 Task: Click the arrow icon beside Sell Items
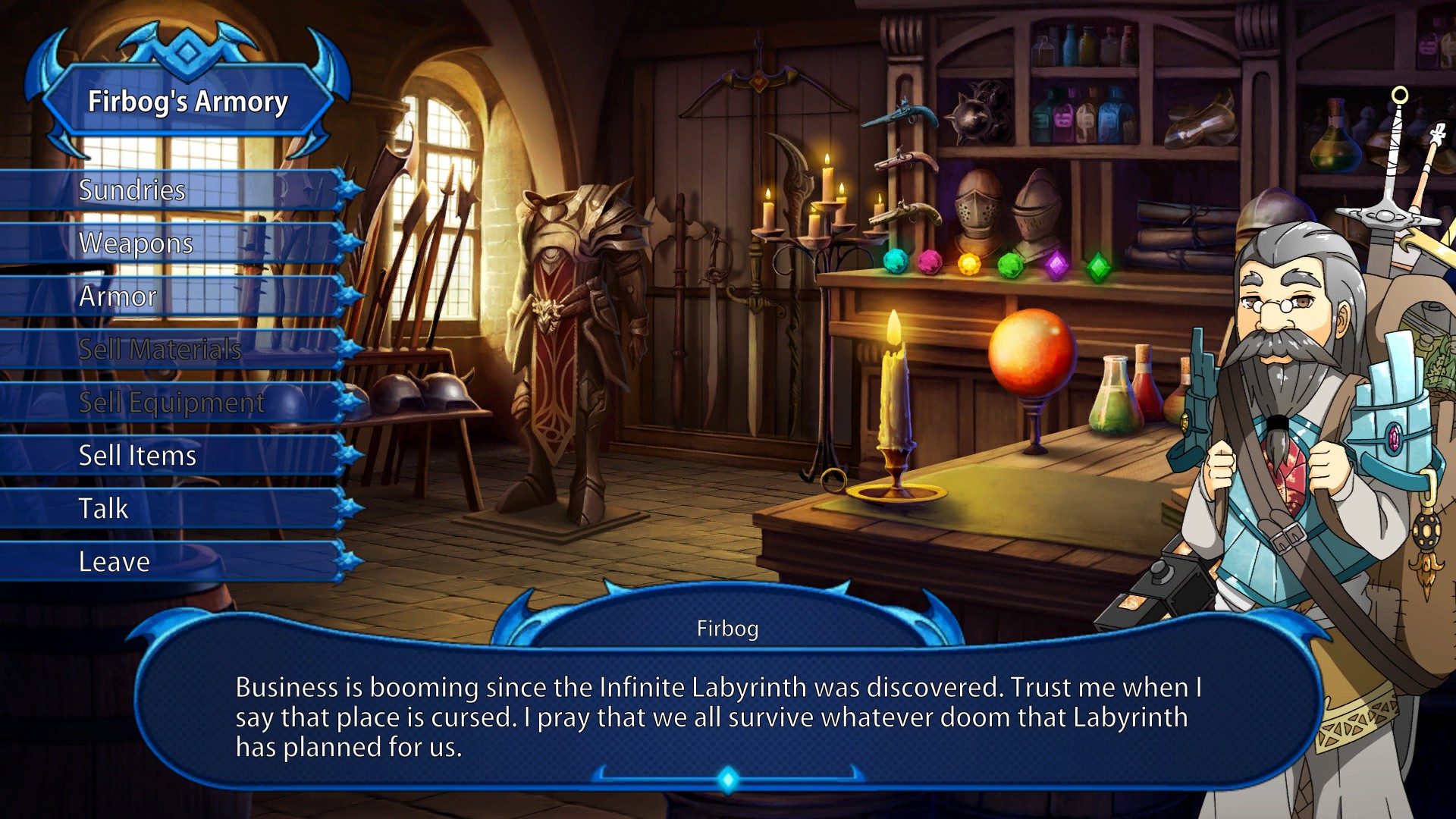pos(349,456)
